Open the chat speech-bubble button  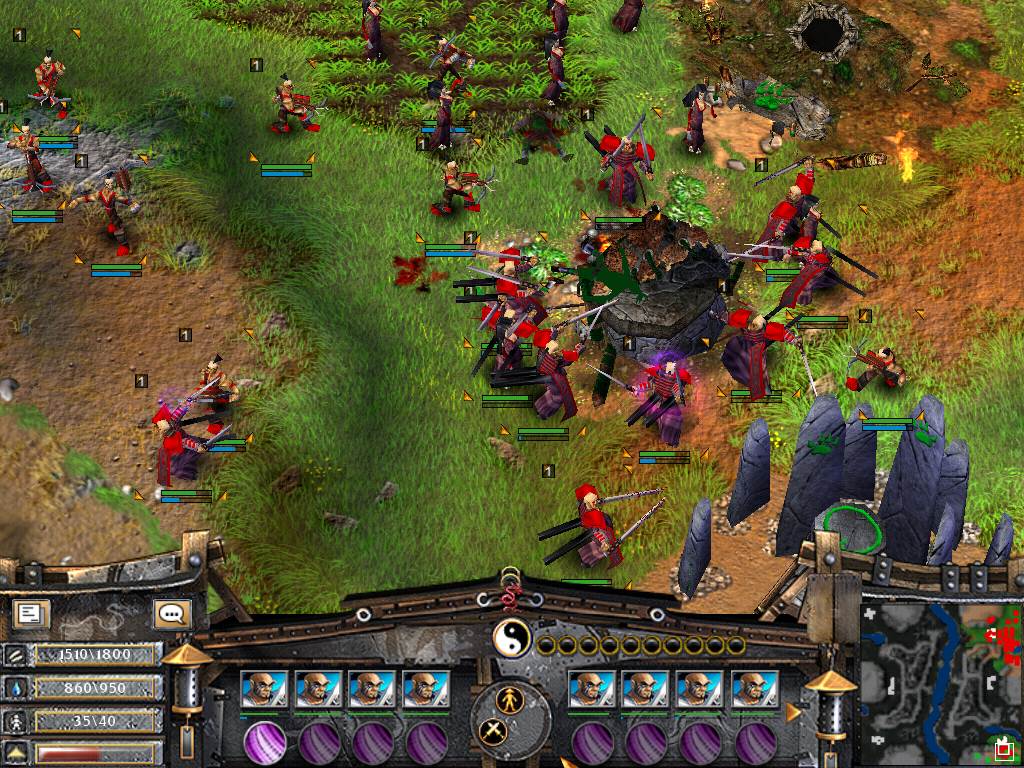(171, 613)
